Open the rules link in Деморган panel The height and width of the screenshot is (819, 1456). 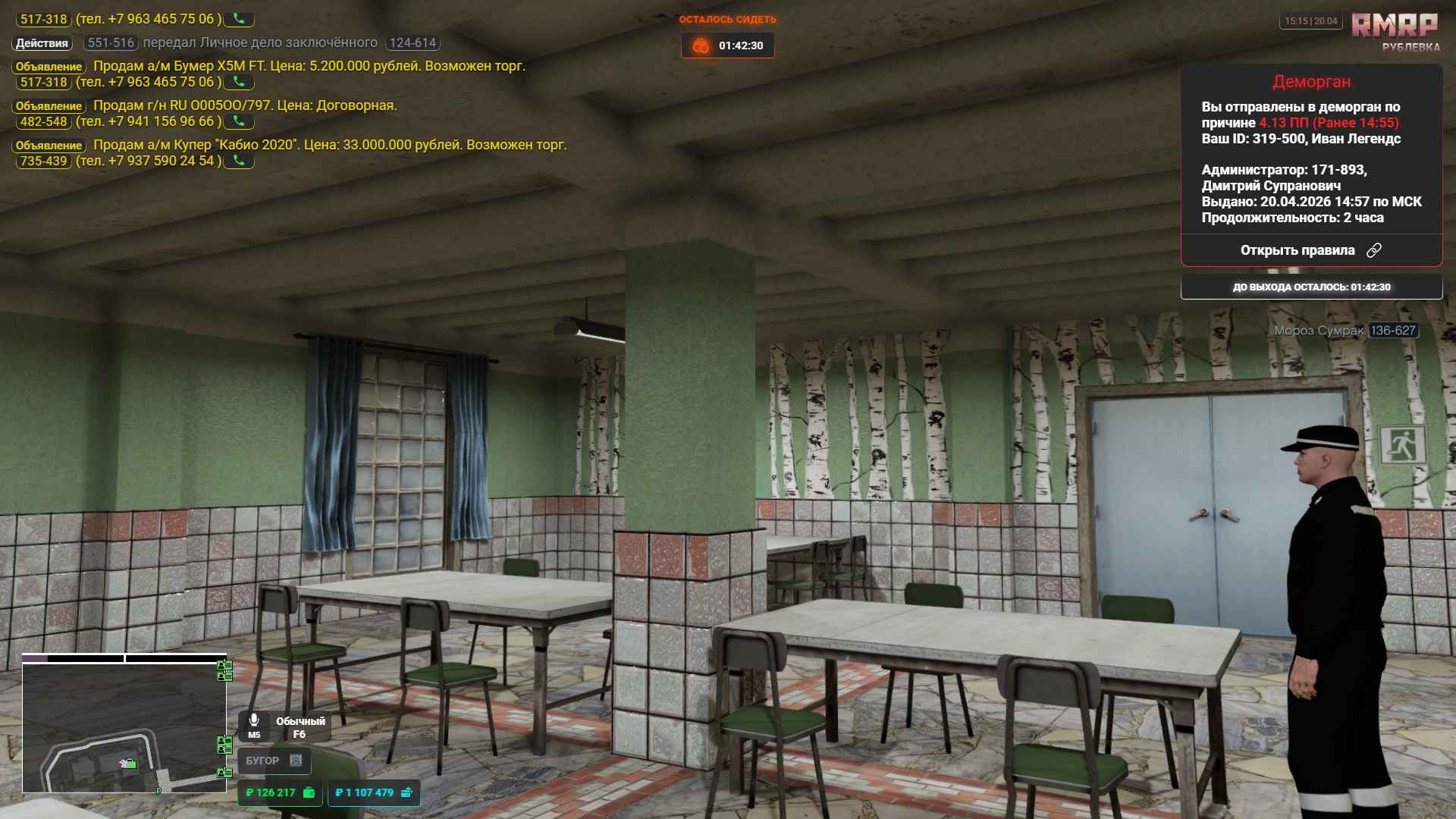[1310, 250]
